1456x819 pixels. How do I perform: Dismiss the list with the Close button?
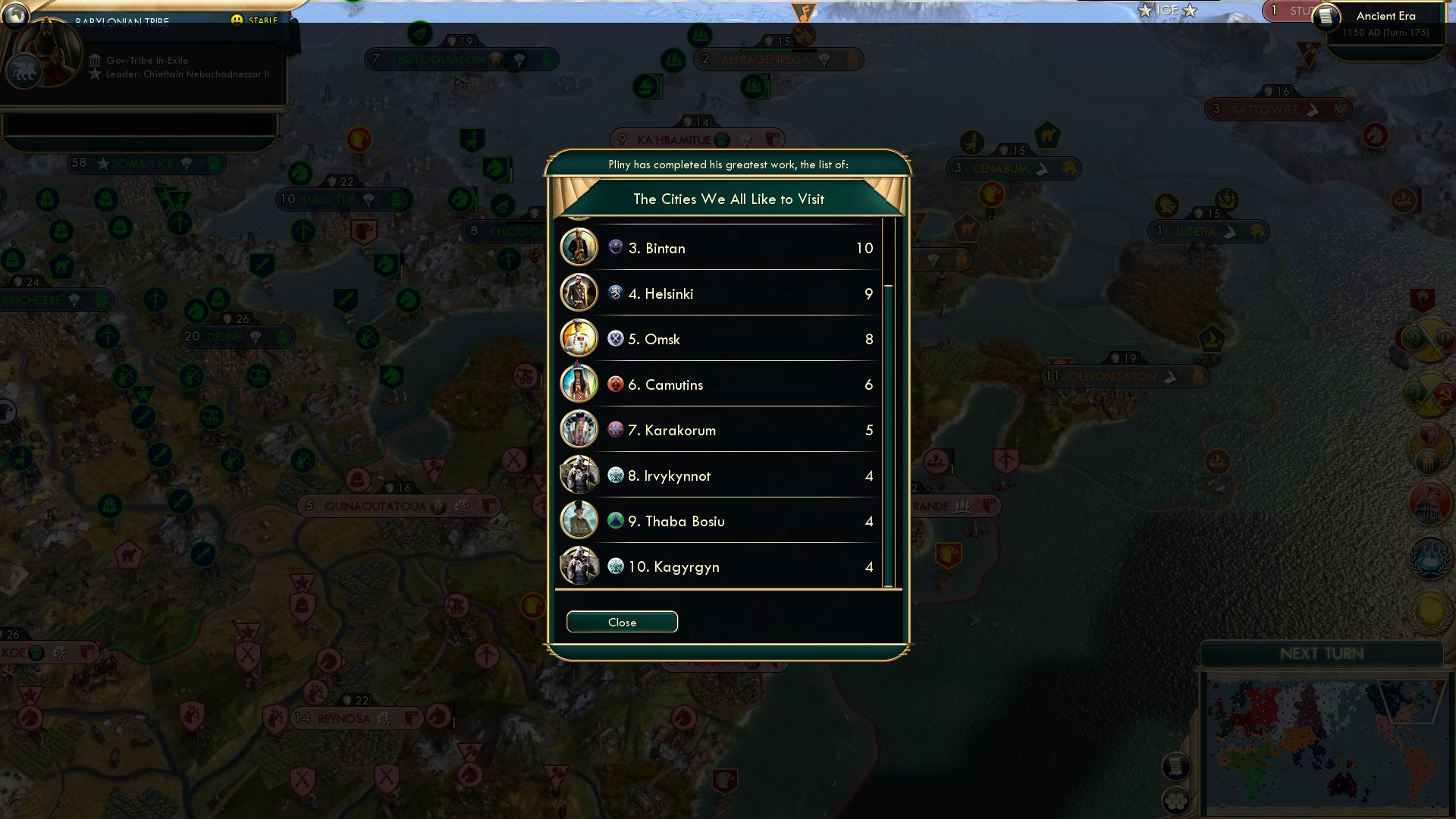coord(622,622)
